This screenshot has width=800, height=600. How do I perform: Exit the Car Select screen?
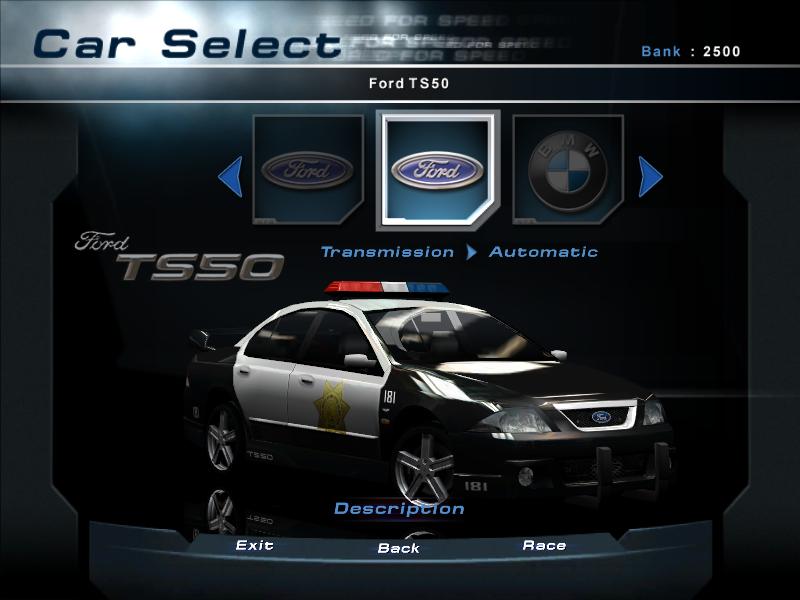tap(255, 546)
